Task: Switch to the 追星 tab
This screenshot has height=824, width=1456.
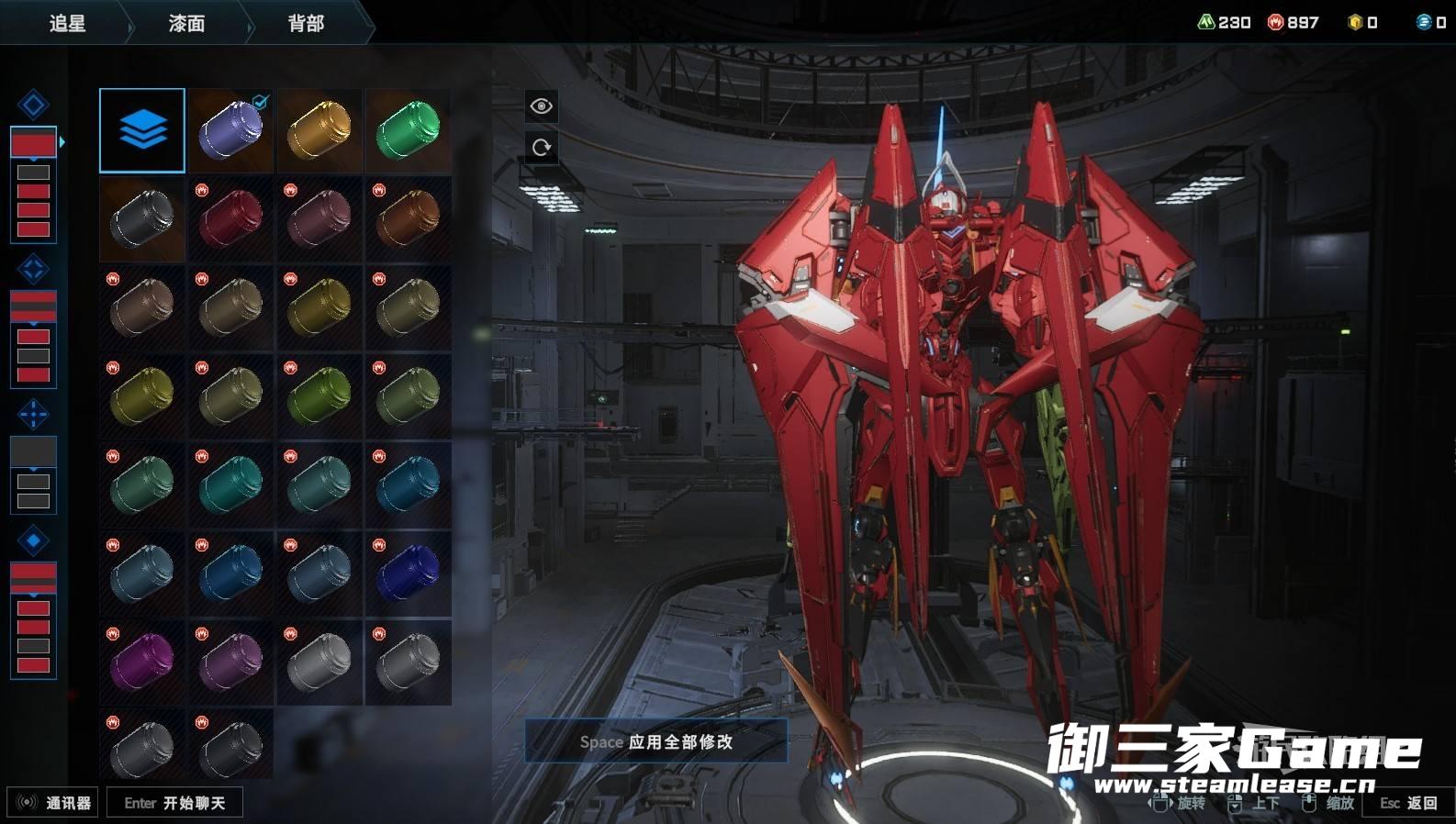Action: (x=67, y=23)
